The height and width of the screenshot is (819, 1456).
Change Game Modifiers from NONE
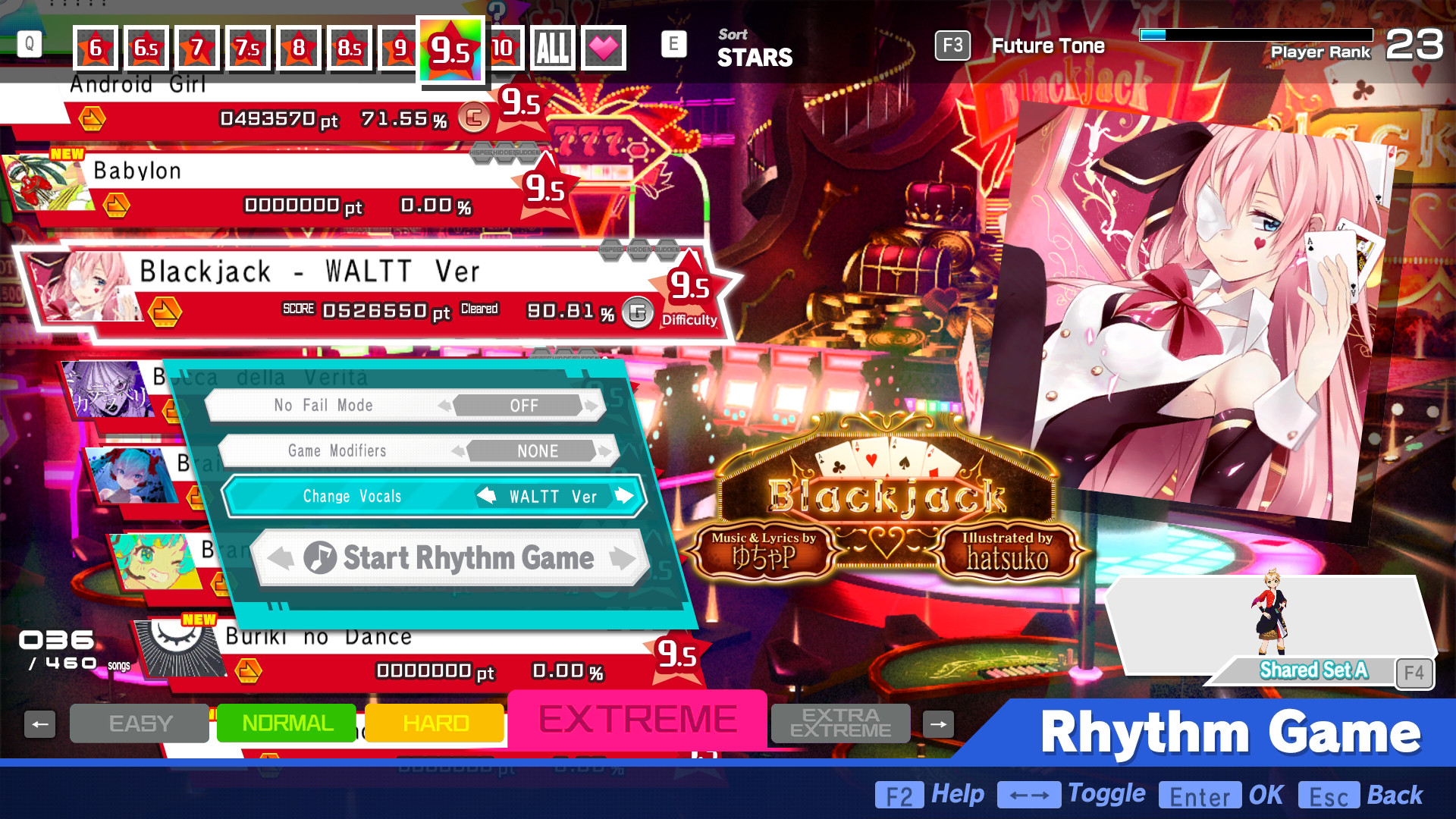[538, 450]
